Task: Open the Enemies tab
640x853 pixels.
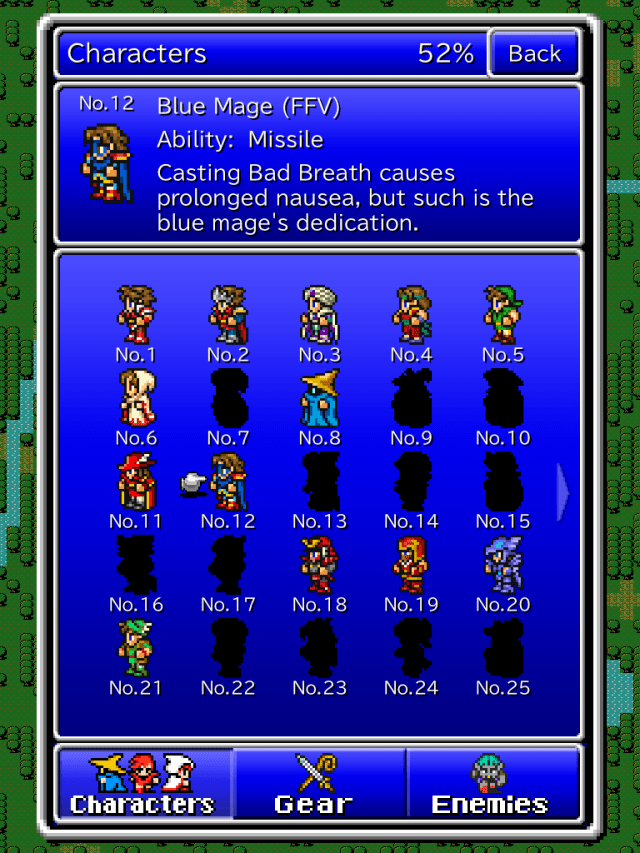Action: [x=492, y=784]
